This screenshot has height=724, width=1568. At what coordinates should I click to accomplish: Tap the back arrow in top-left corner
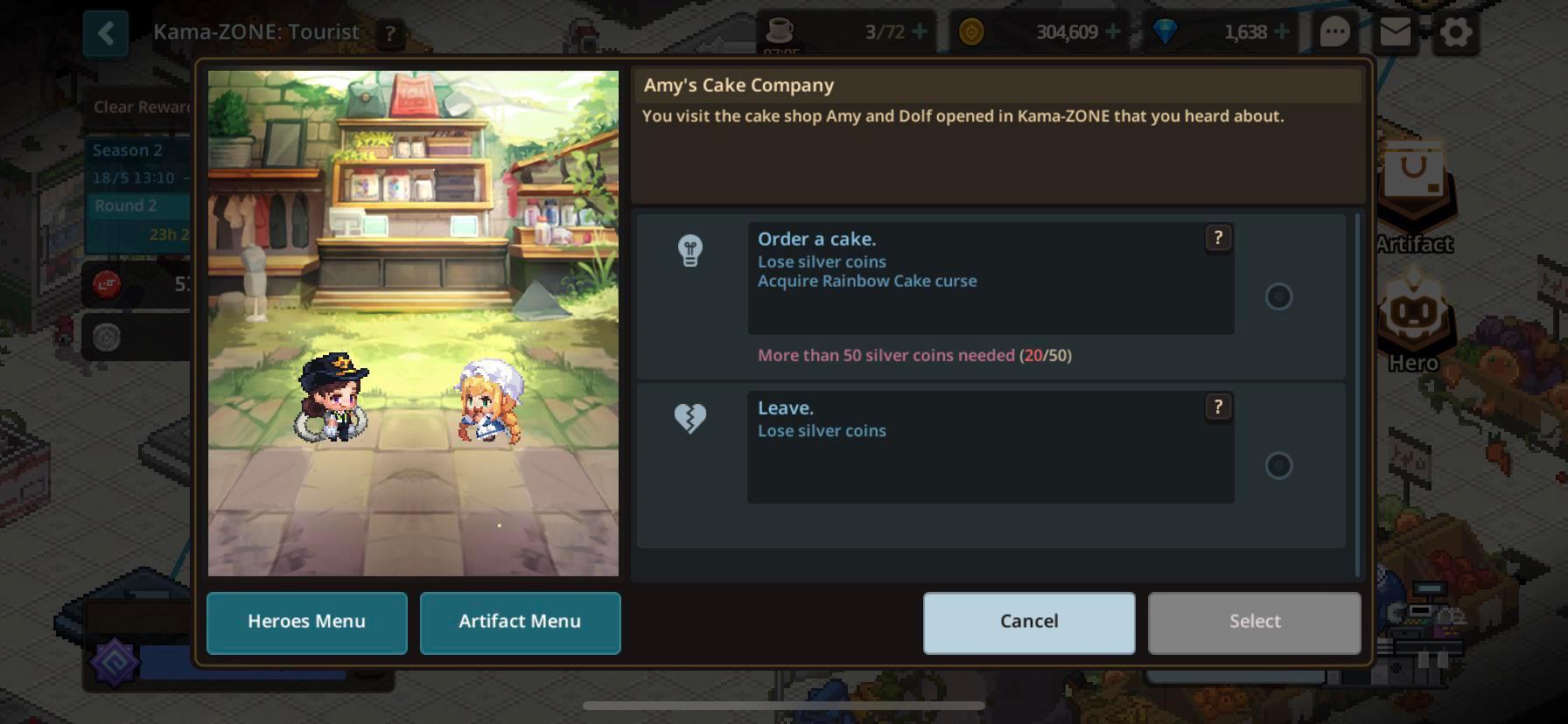[x=105, y=31]
